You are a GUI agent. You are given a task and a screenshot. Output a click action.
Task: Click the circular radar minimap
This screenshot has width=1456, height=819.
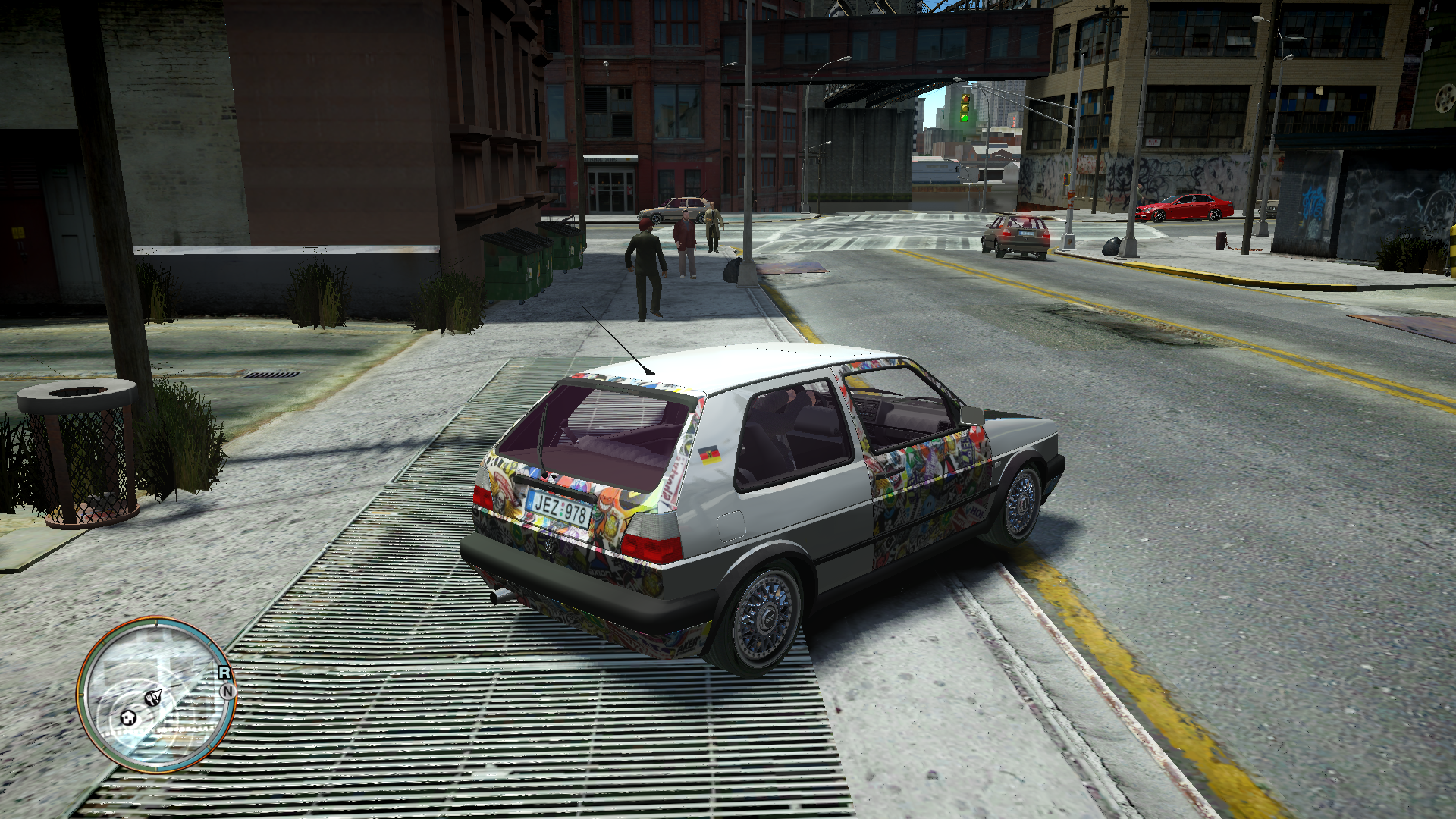click(x=156, y=693)
